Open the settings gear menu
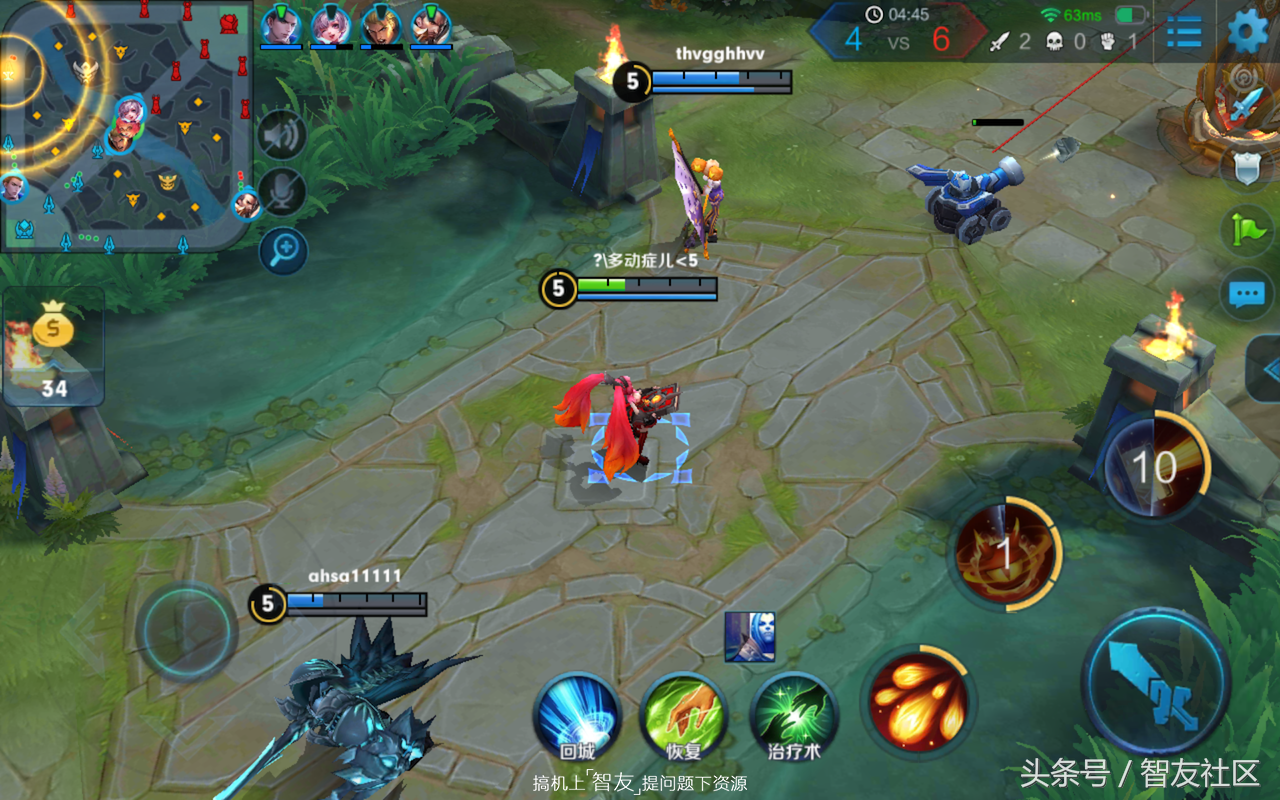This screenshot has height=800, width=1280. 1247,31
